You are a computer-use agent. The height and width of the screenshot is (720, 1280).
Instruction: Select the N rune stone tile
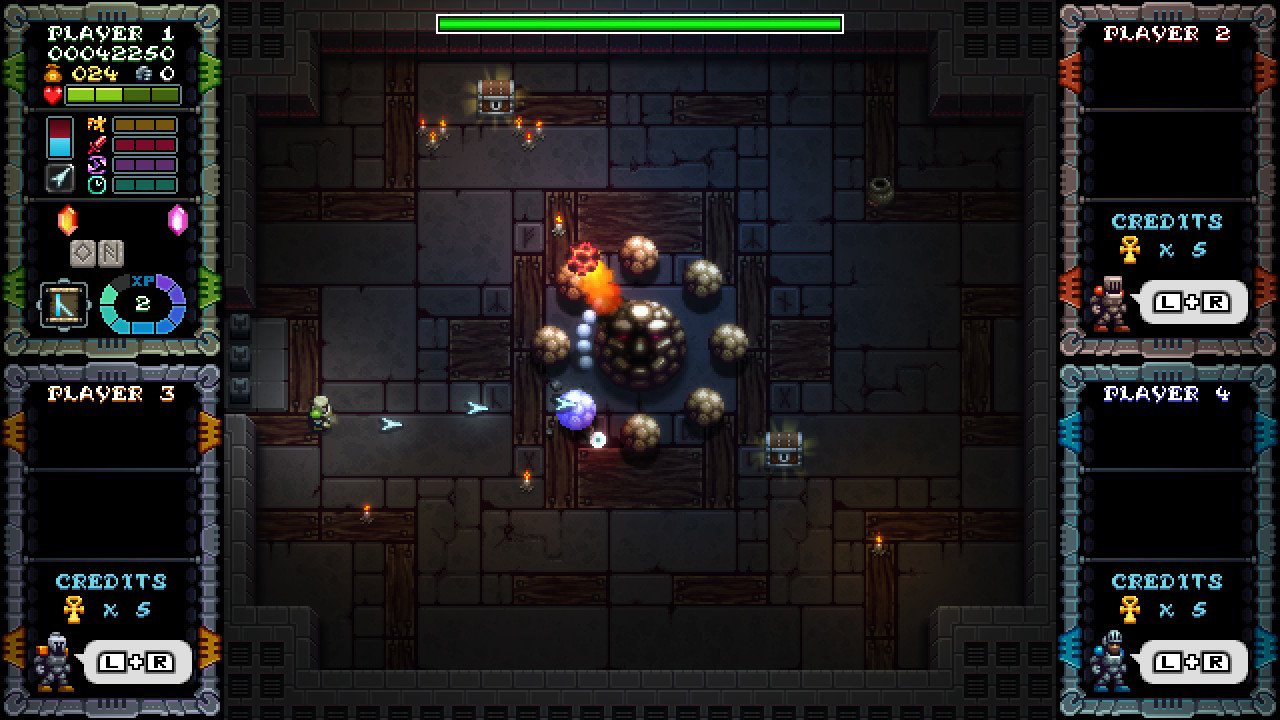[x=110, y=254]
